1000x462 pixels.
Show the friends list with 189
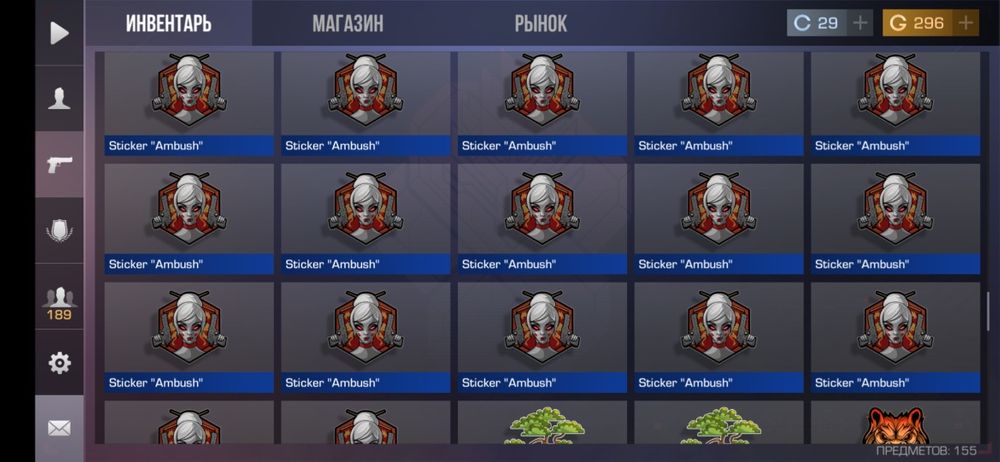point(59,301)
